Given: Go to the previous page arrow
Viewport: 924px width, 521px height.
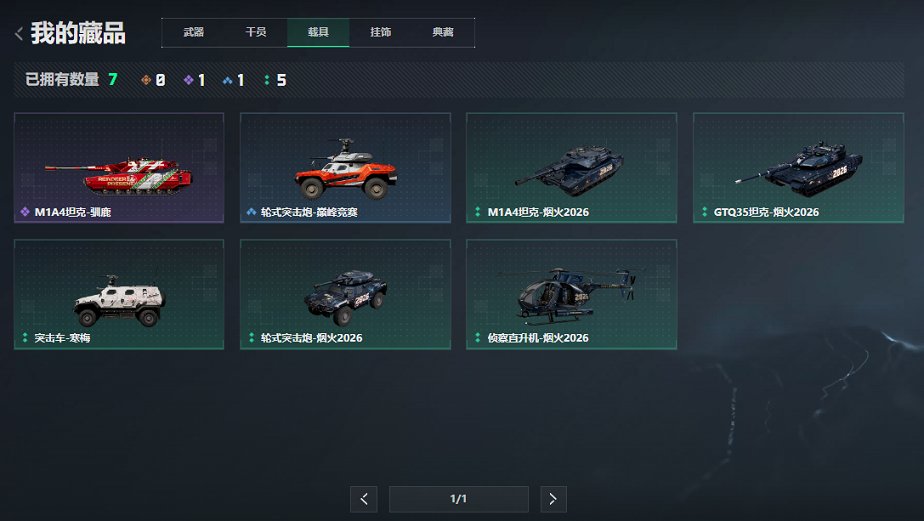Looking at the screenshot, I should coord(364,498).
